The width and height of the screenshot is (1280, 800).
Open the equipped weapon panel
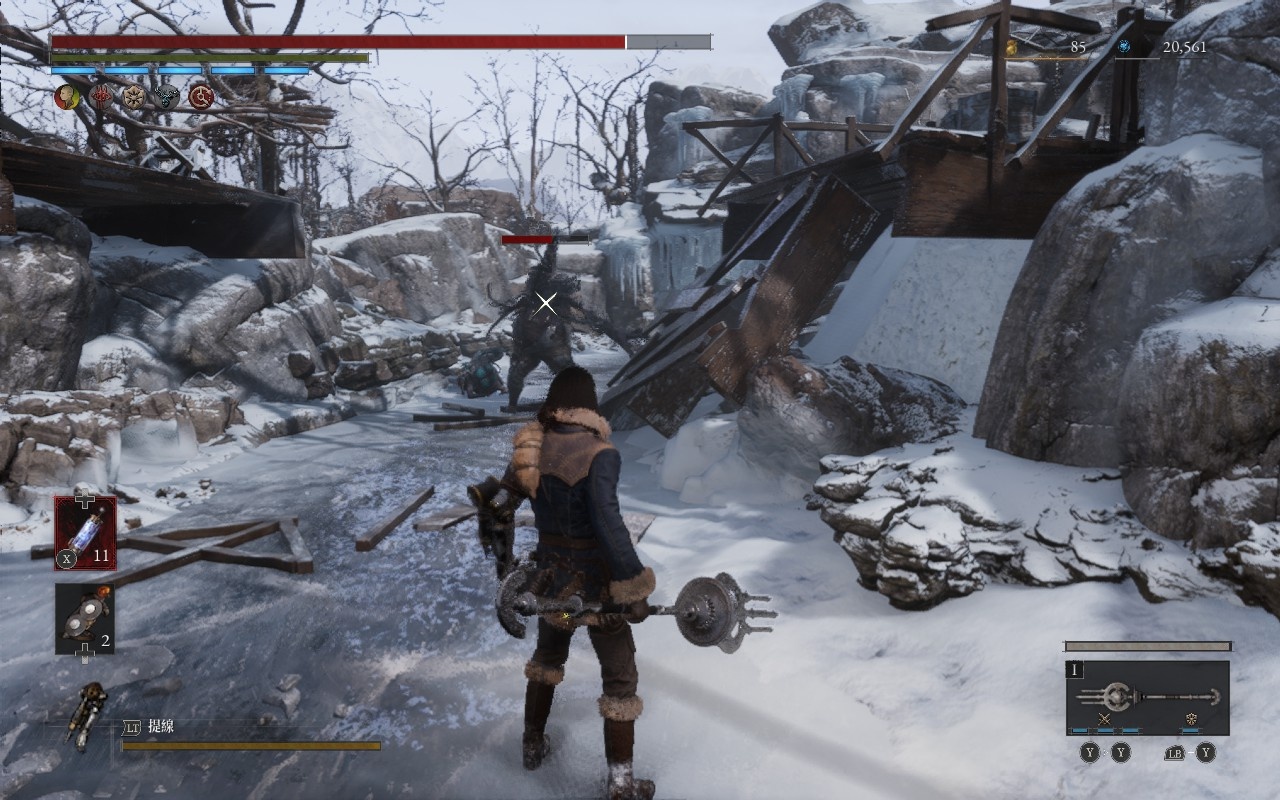click(1147, 696)
